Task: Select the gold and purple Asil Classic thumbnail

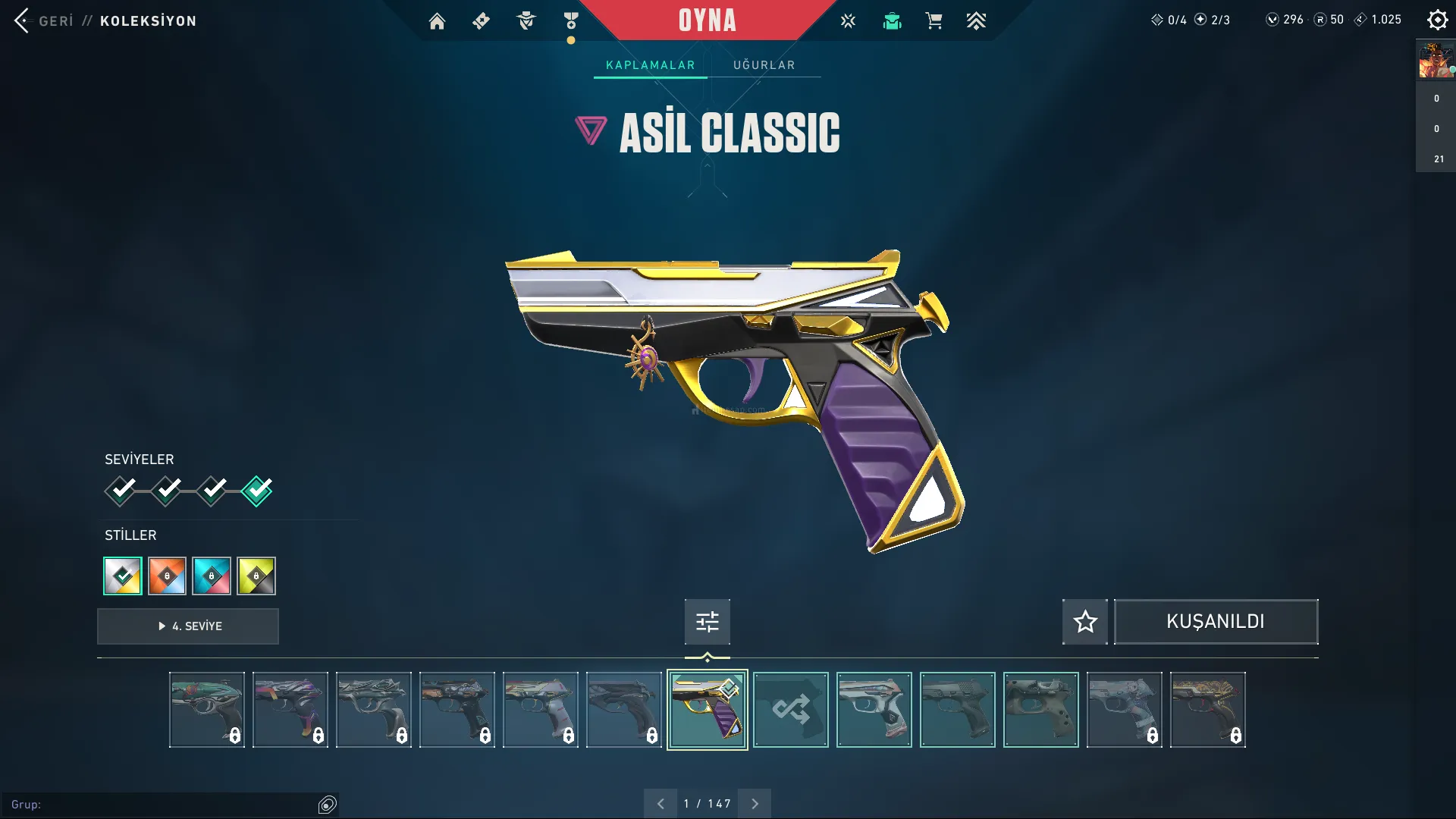Action: (707, 710)
